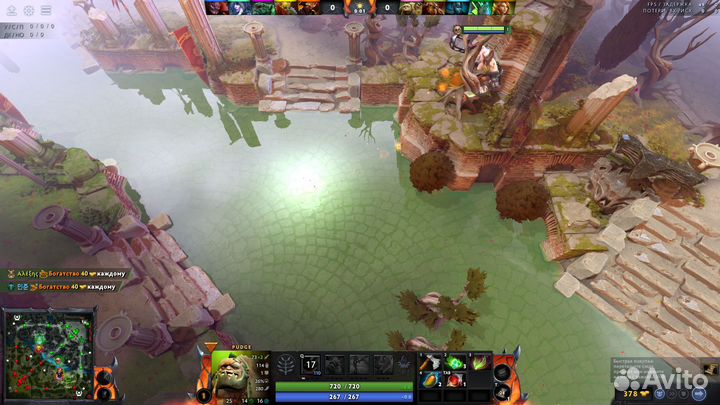Image resolution: width=720 pixels, height=405 pixels.
Task: Select the Meat Hook ability on cooldown
Action: tap(311, 364)
